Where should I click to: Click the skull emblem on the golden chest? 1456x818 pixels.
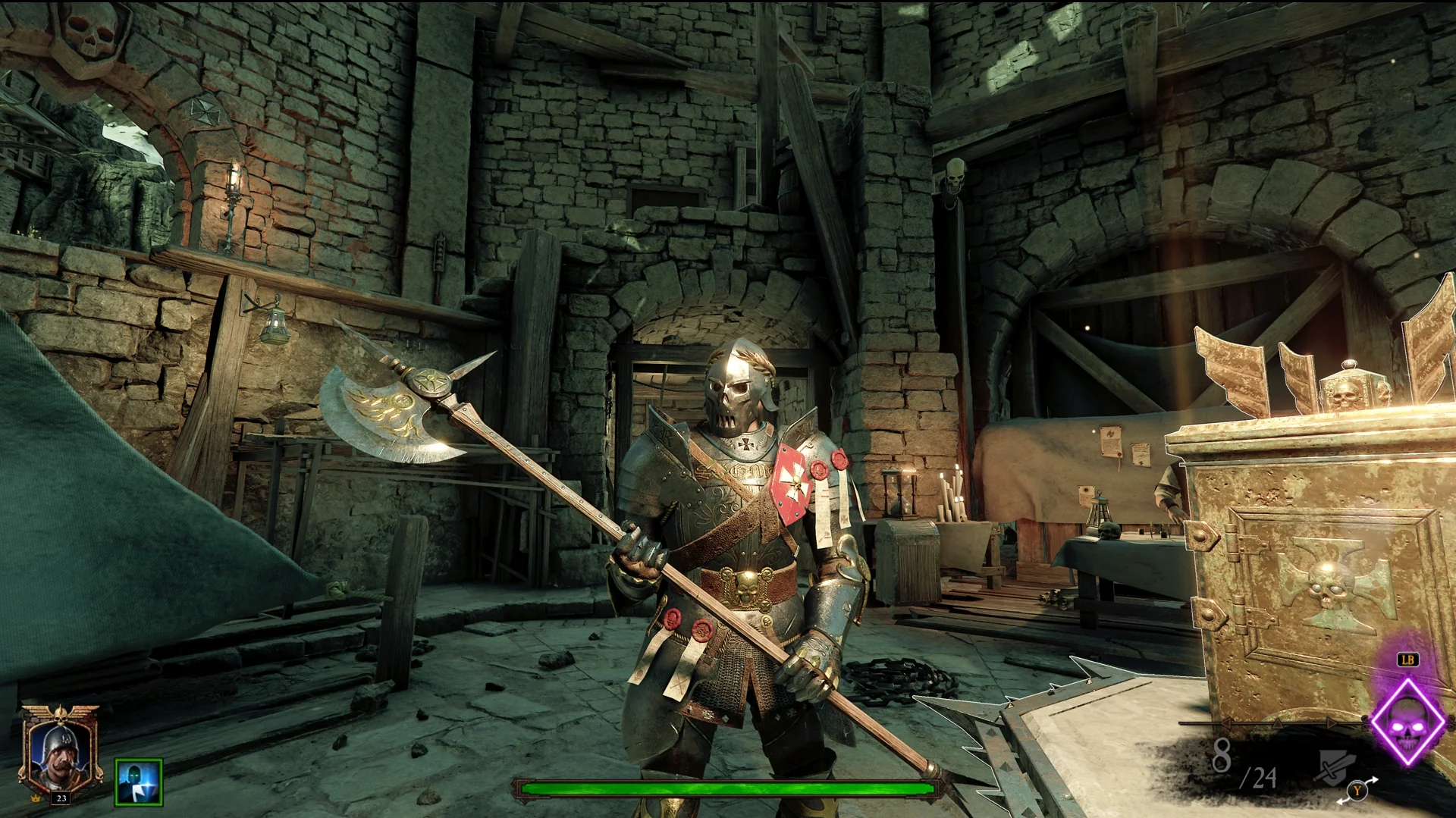click(x=1326, y=584)
